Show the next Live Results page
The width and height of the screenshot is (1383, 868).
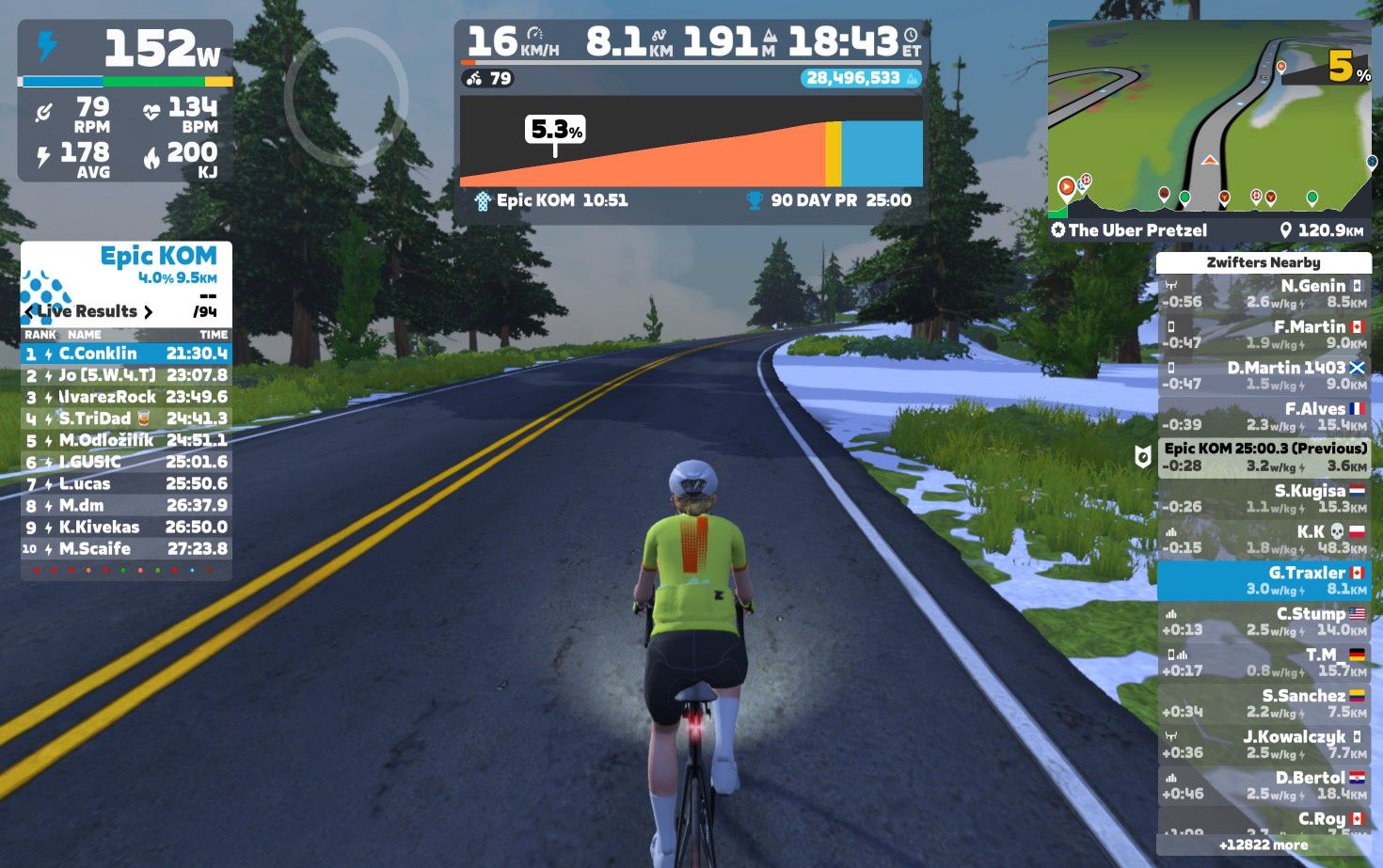point(148,311)
